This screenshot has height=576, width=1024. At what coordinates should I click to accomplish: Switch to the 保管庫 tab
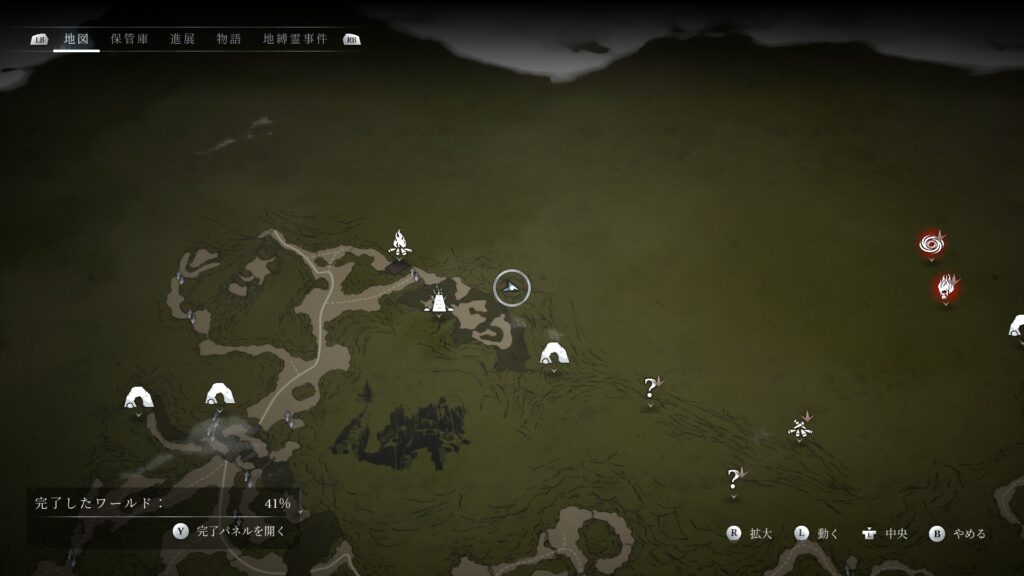[129, 39]
